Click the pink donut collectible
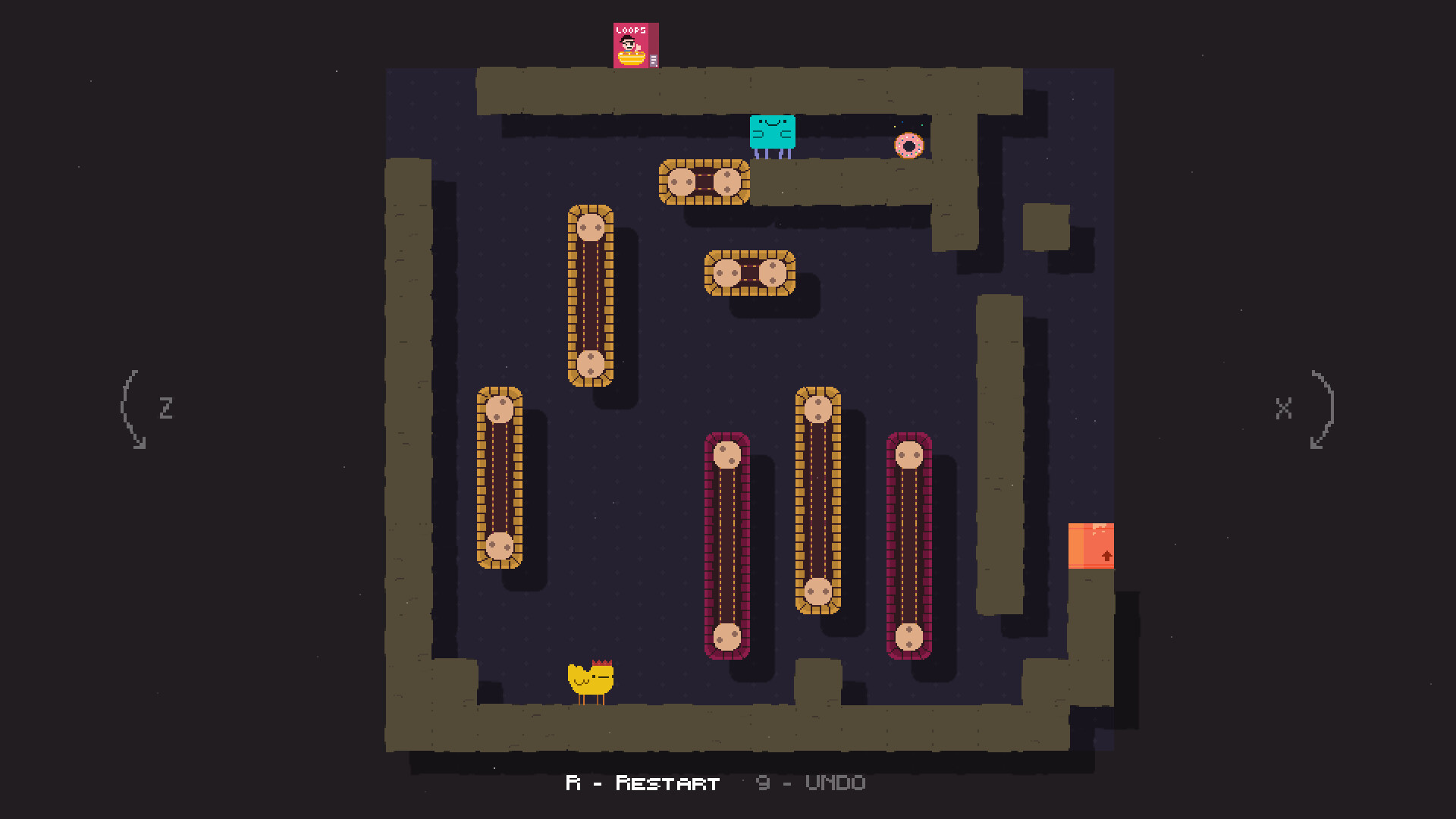 point(910,144)
